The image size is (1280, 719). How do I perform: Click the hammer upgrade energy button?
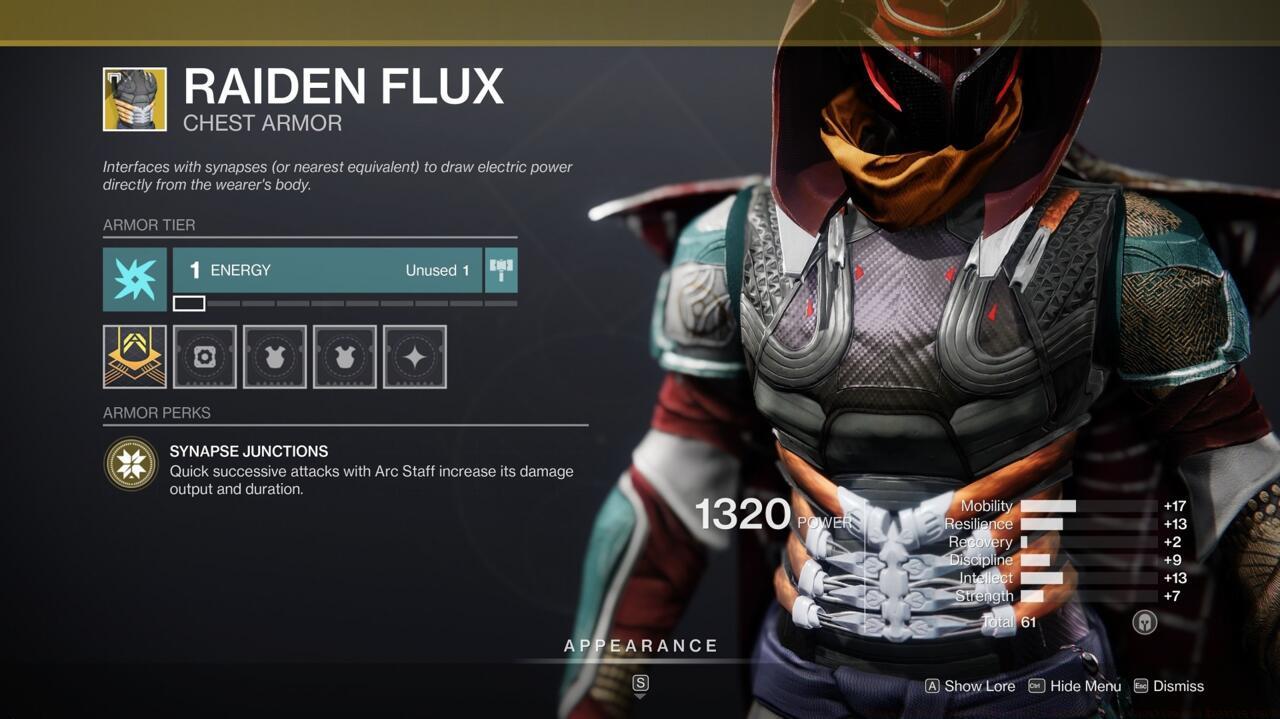(501, 270)
